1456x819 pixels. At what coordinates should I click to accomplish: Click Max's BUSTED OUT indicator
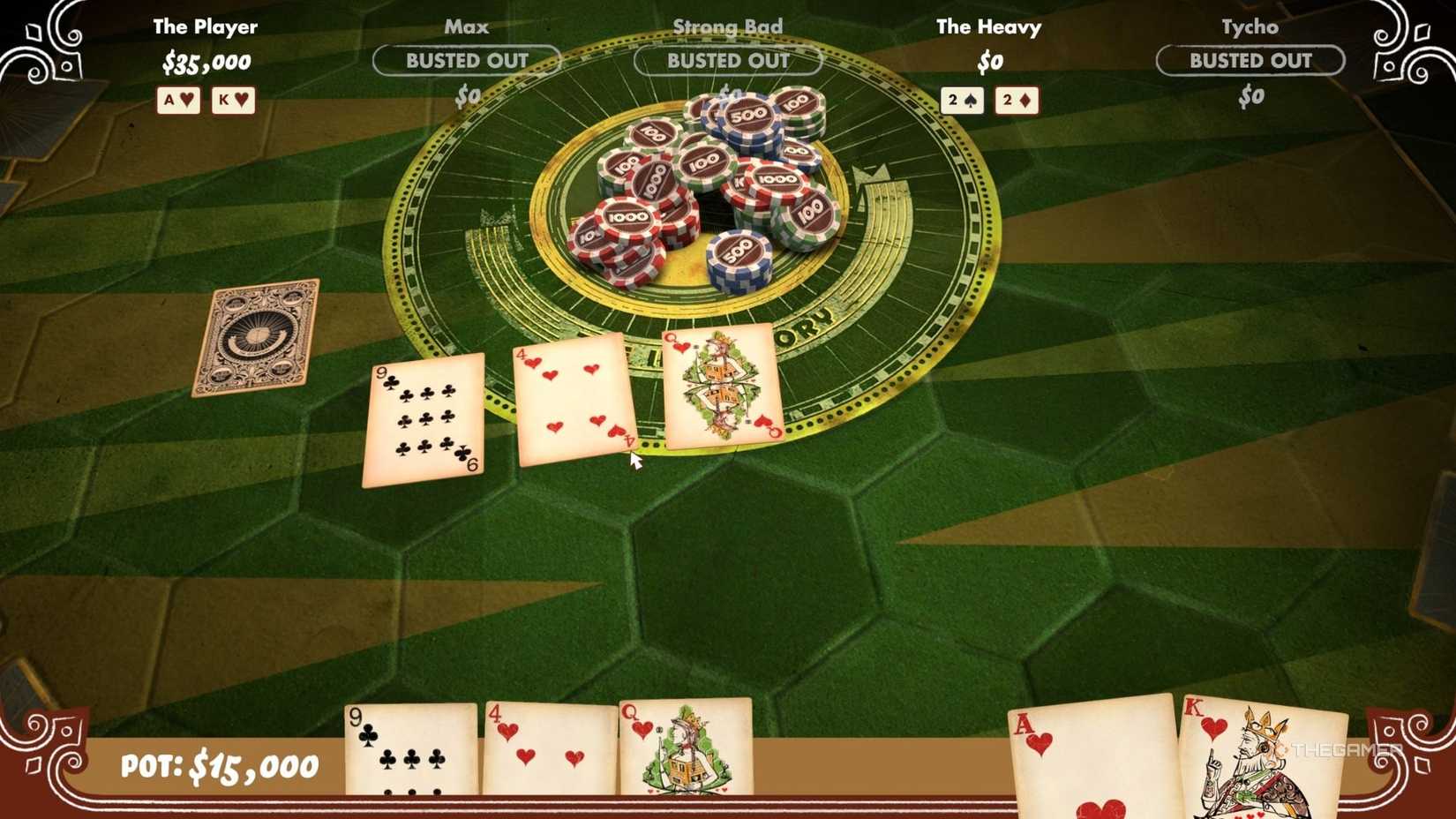467,61
